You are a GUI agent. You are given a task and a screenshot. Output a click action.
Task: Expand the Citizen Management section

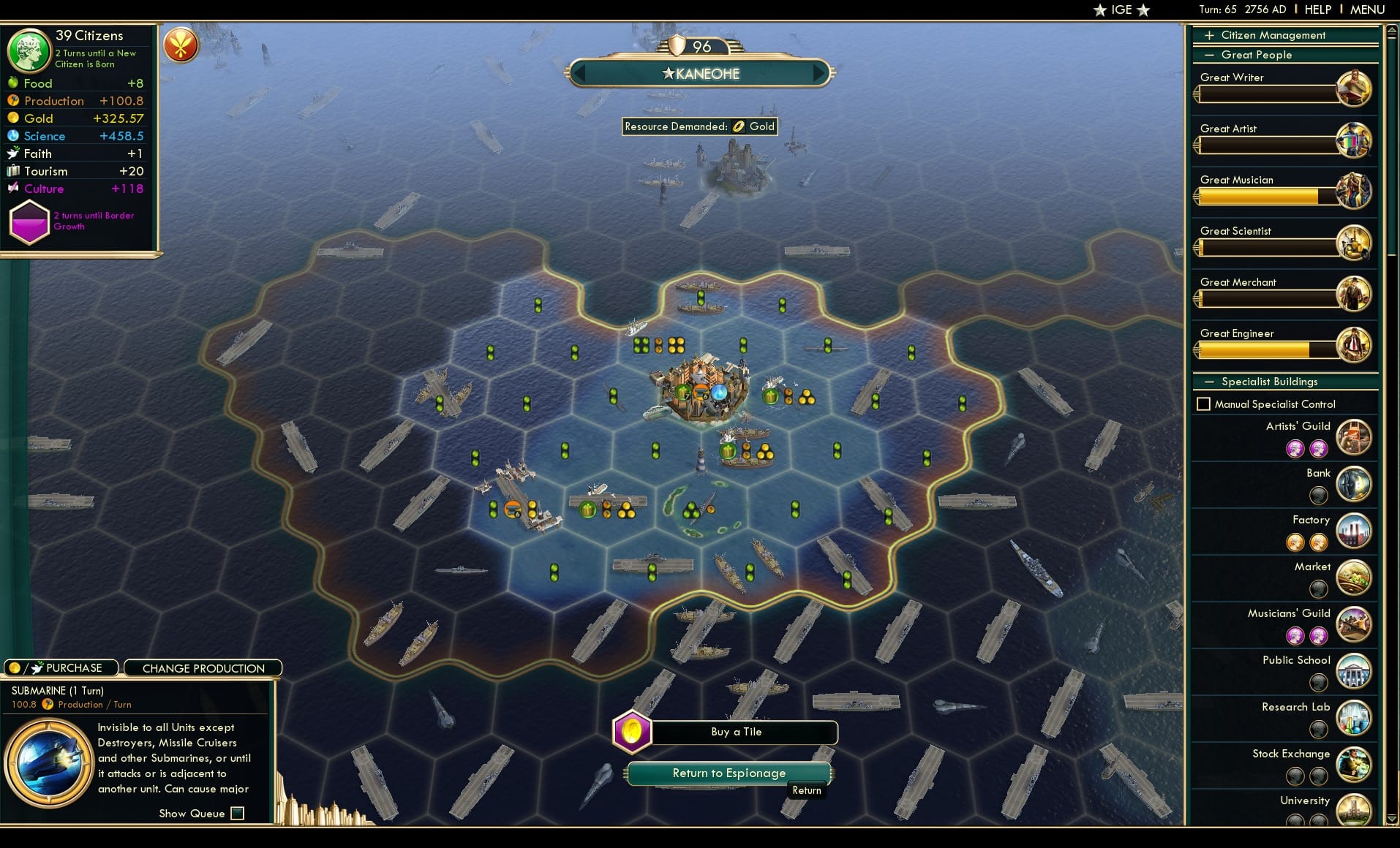click(1210, 34)
